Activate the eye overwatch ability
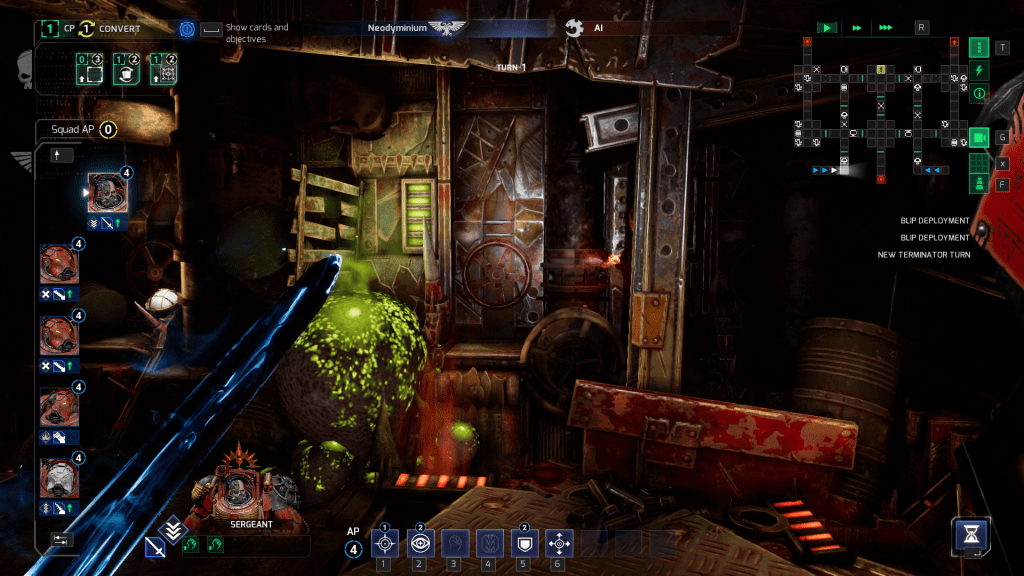 (x=419, y=543)
